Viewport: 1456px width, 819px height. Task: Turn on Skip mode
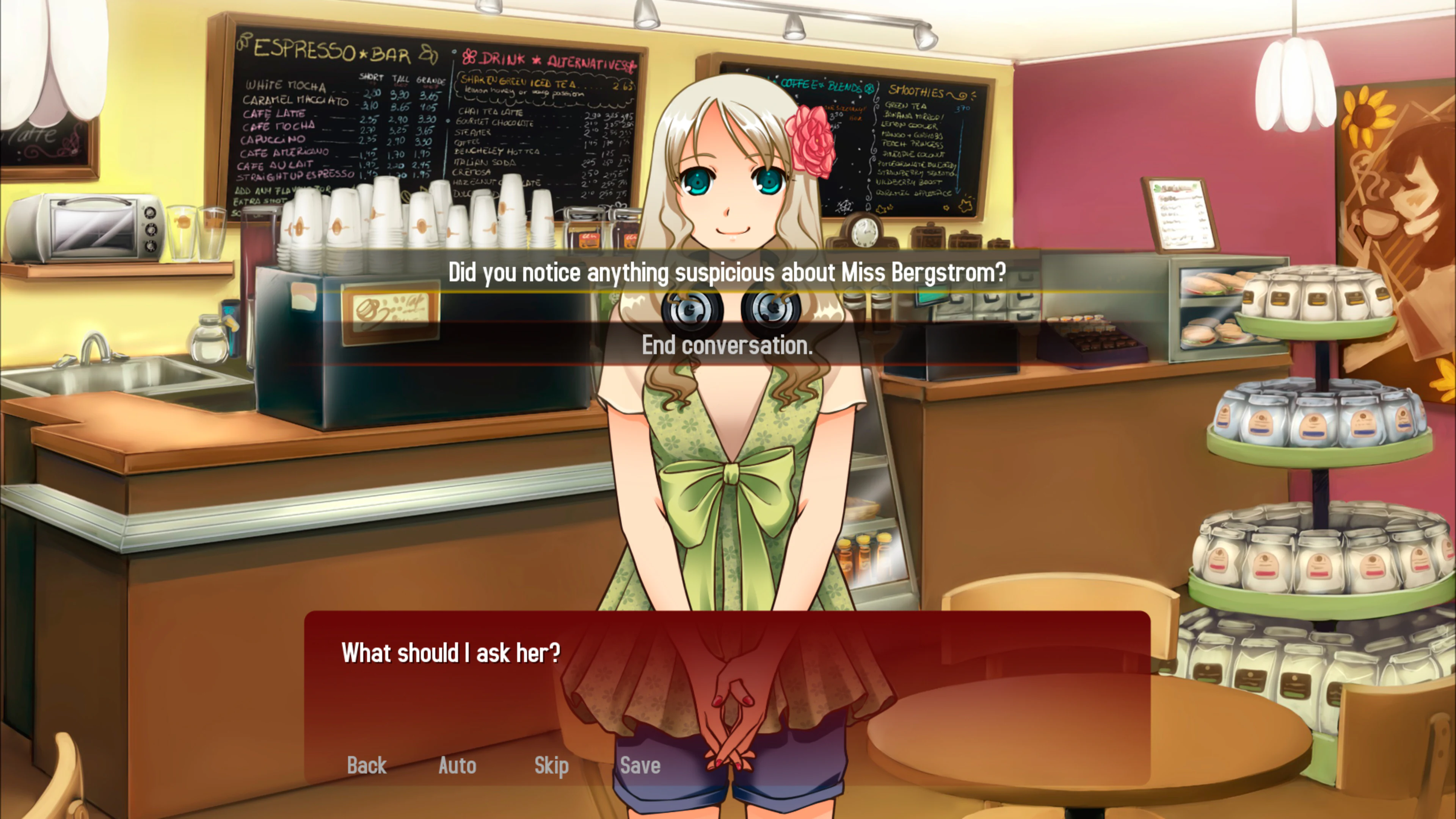551,765
